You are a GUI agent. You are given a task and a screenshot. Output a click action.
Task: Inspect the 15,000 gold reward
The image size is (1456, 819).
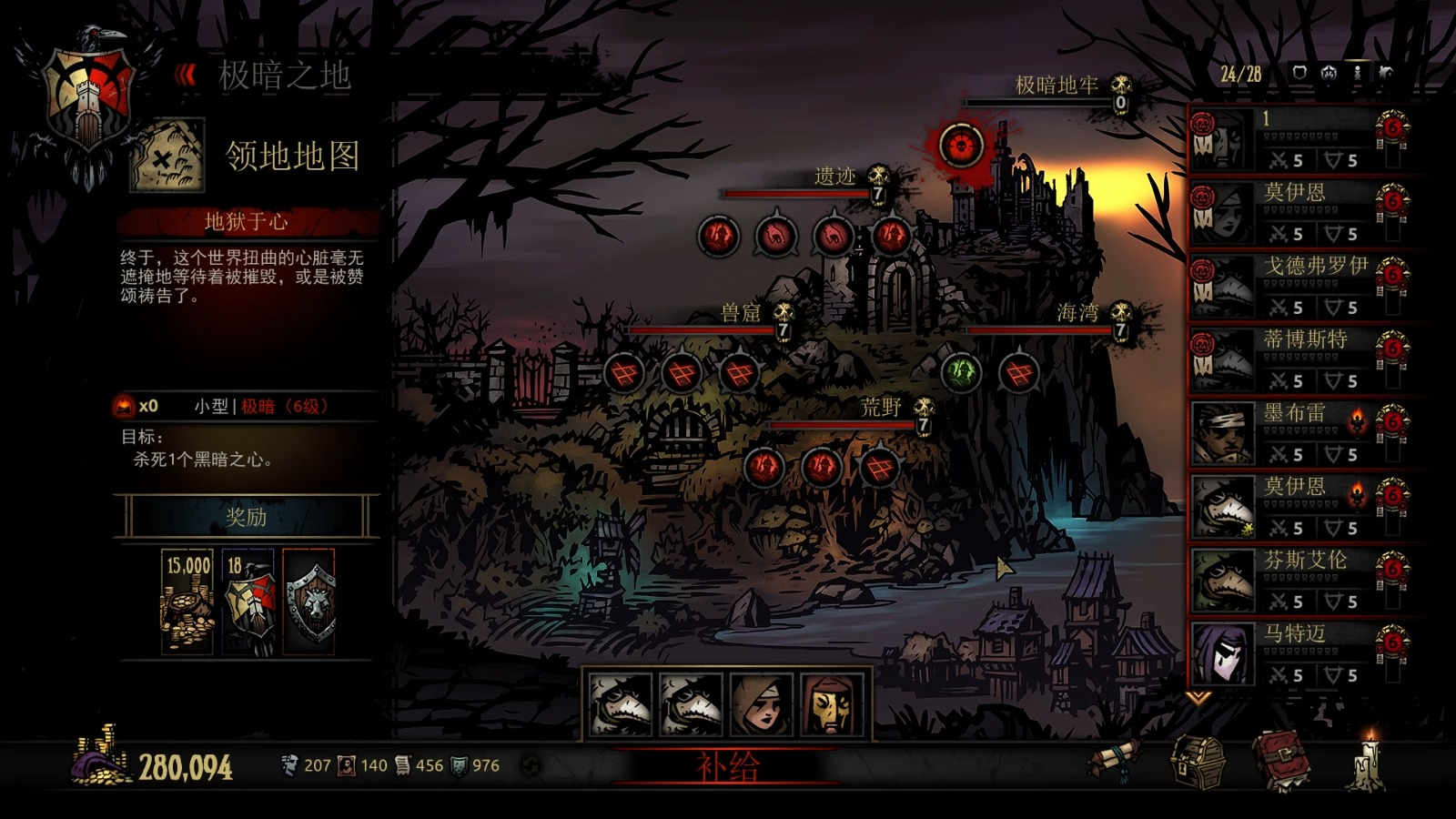point(187,602)
